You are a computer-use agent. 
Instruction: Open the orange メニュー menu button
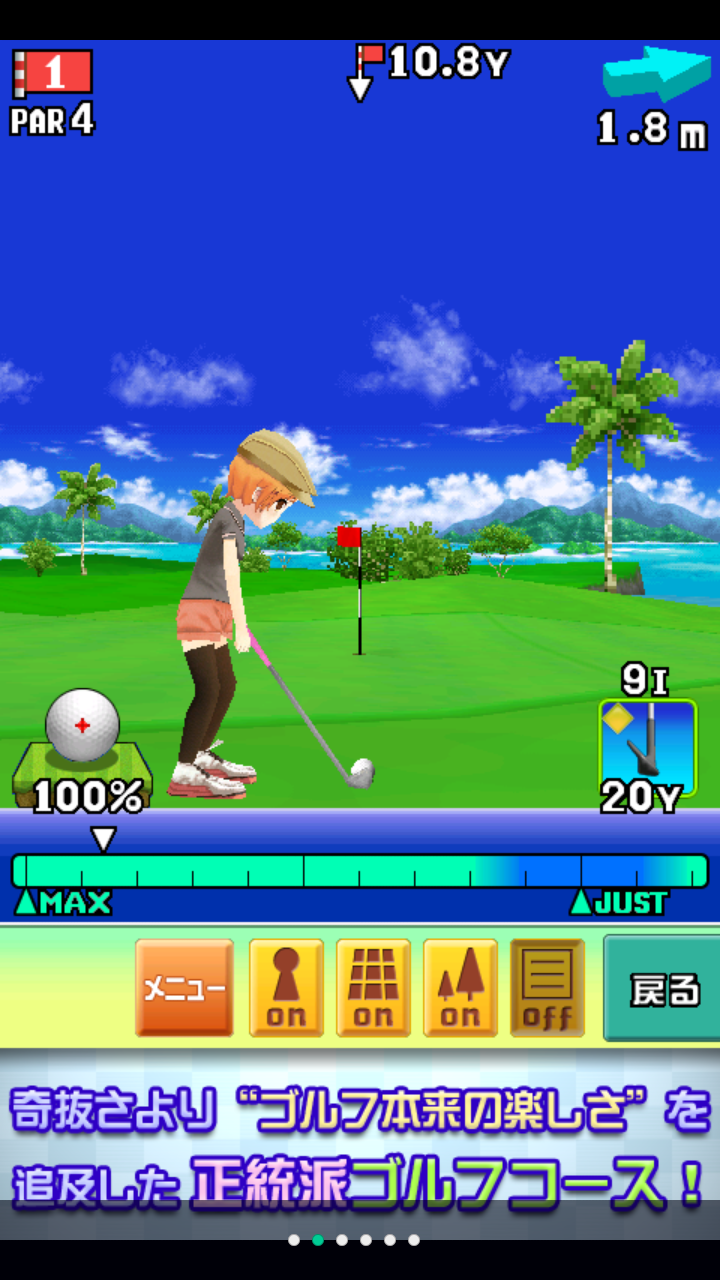184,988
